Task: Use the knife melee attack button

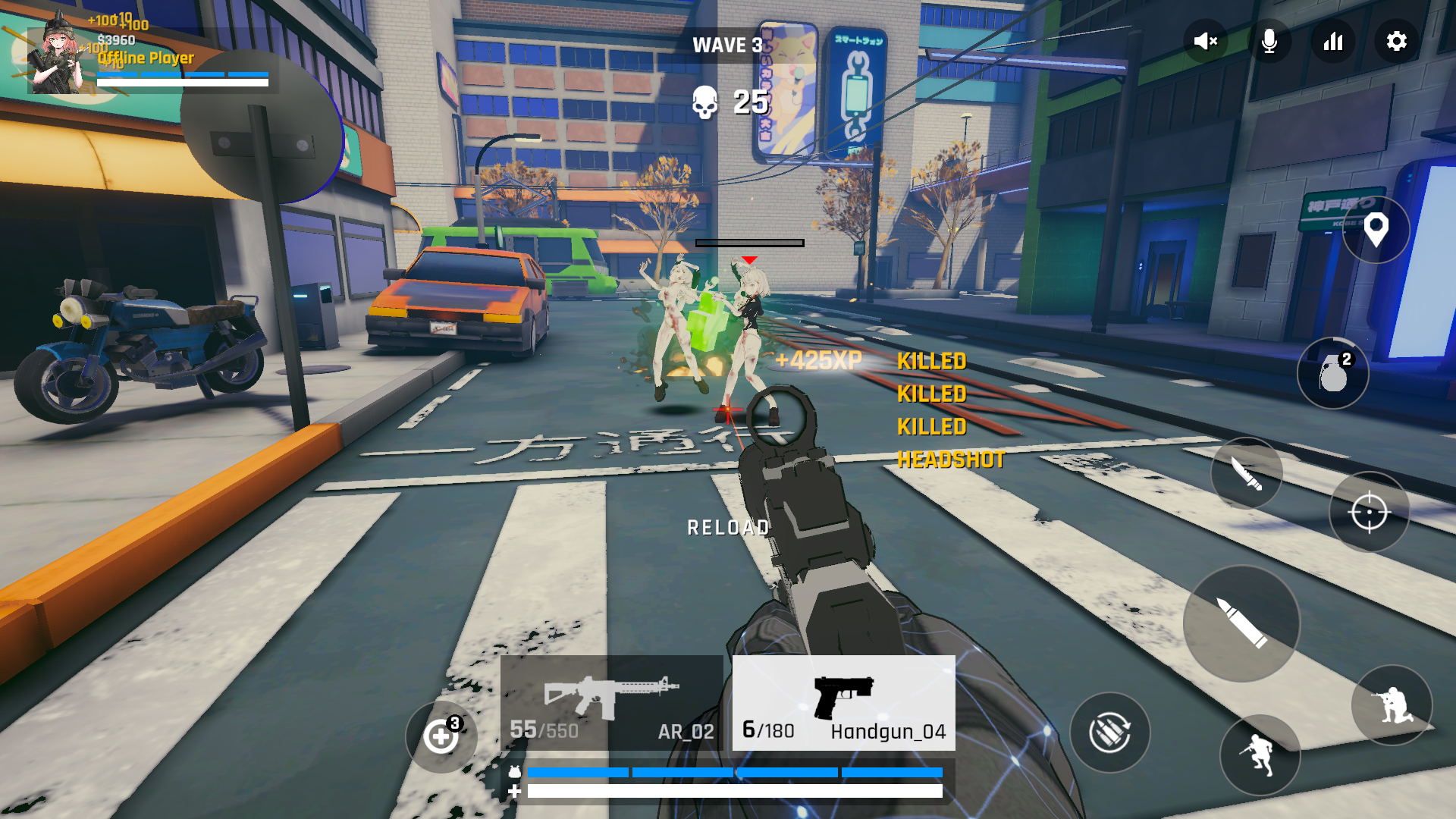Action: [1247, 474]
